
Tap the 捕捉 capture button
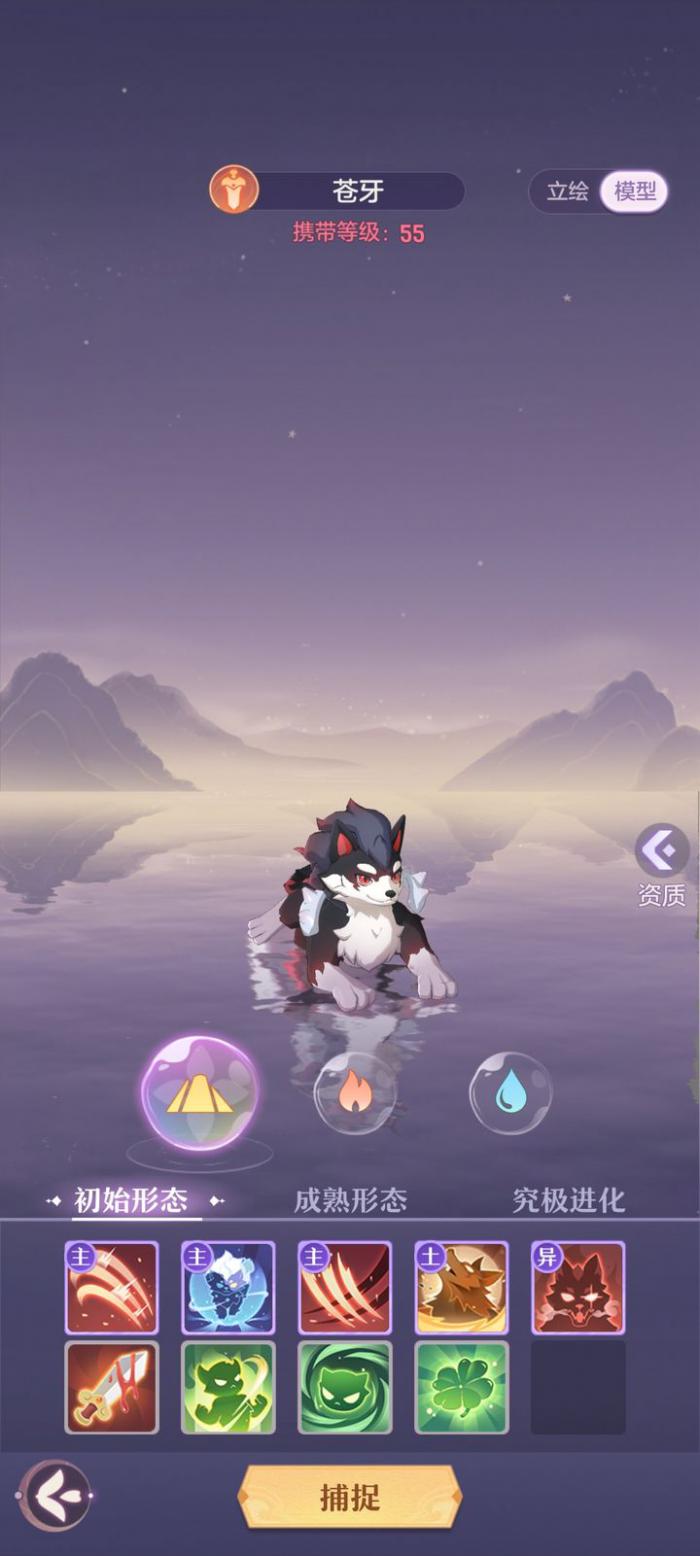(349, 1497)
